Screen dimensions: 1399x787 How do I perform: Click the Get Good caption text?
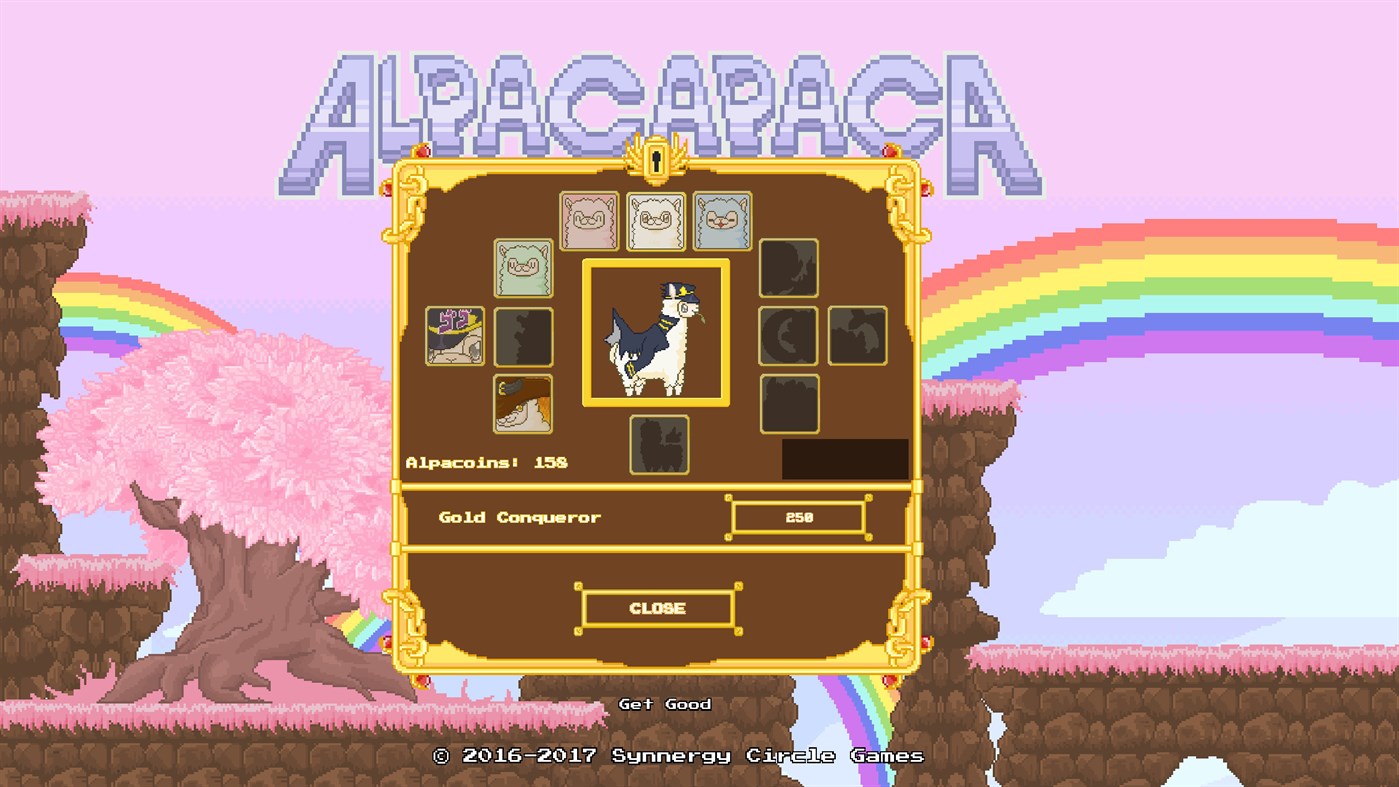click(x=663, y=704)
